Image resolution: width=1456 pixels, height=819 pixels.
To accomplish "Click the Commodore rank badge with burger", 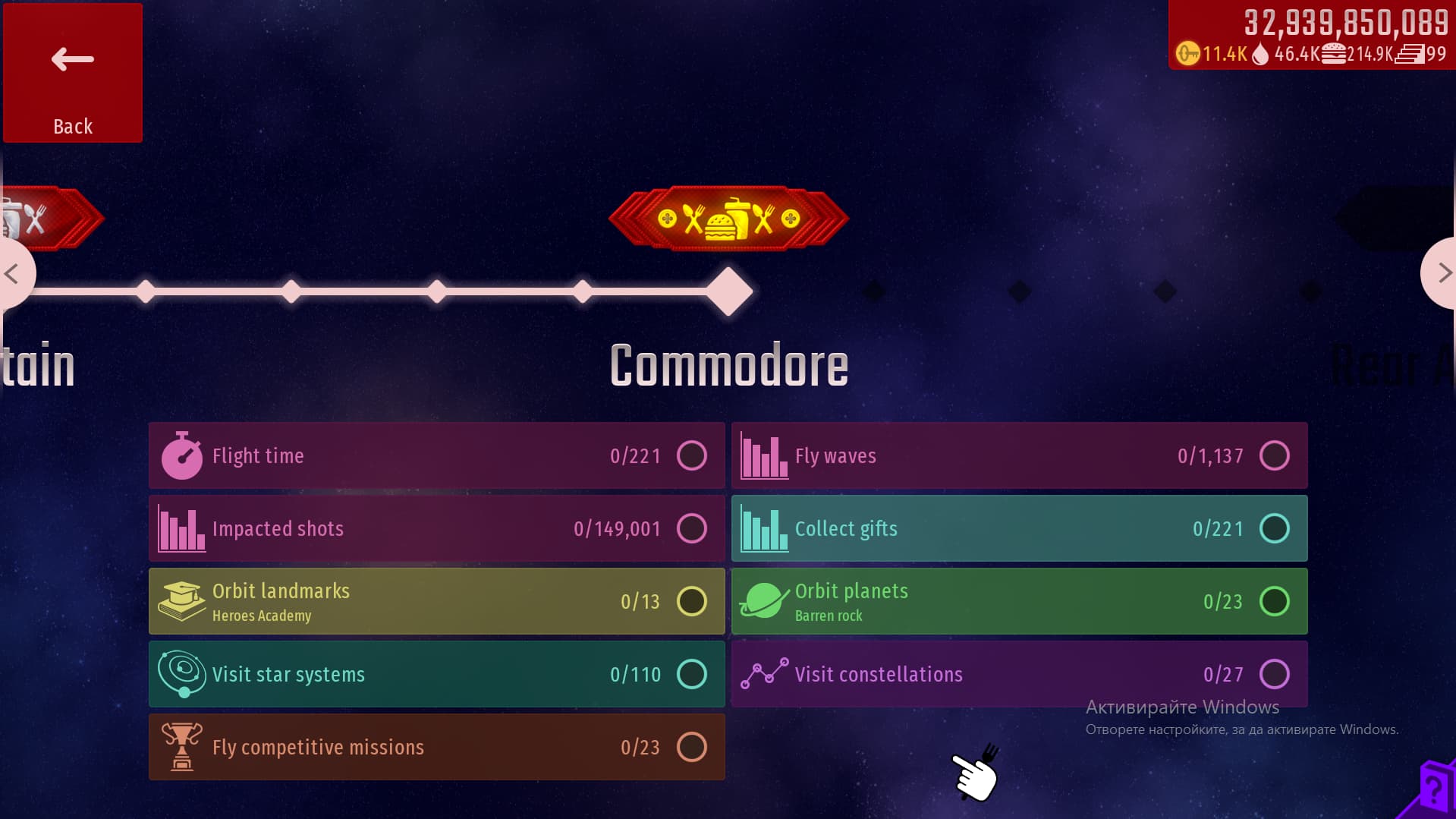I will tap(728, 219).
